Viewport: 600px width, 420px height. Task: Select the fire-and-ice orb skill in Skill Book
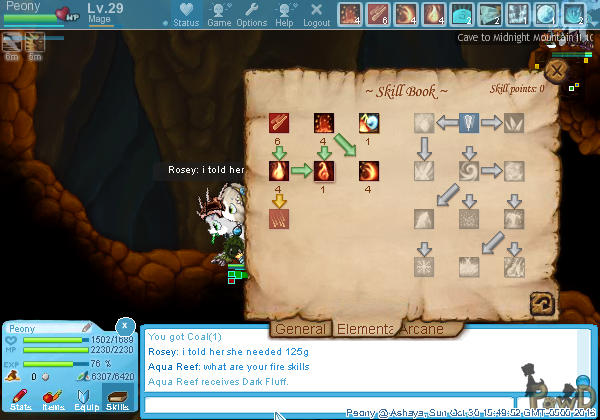coord(370,124)
